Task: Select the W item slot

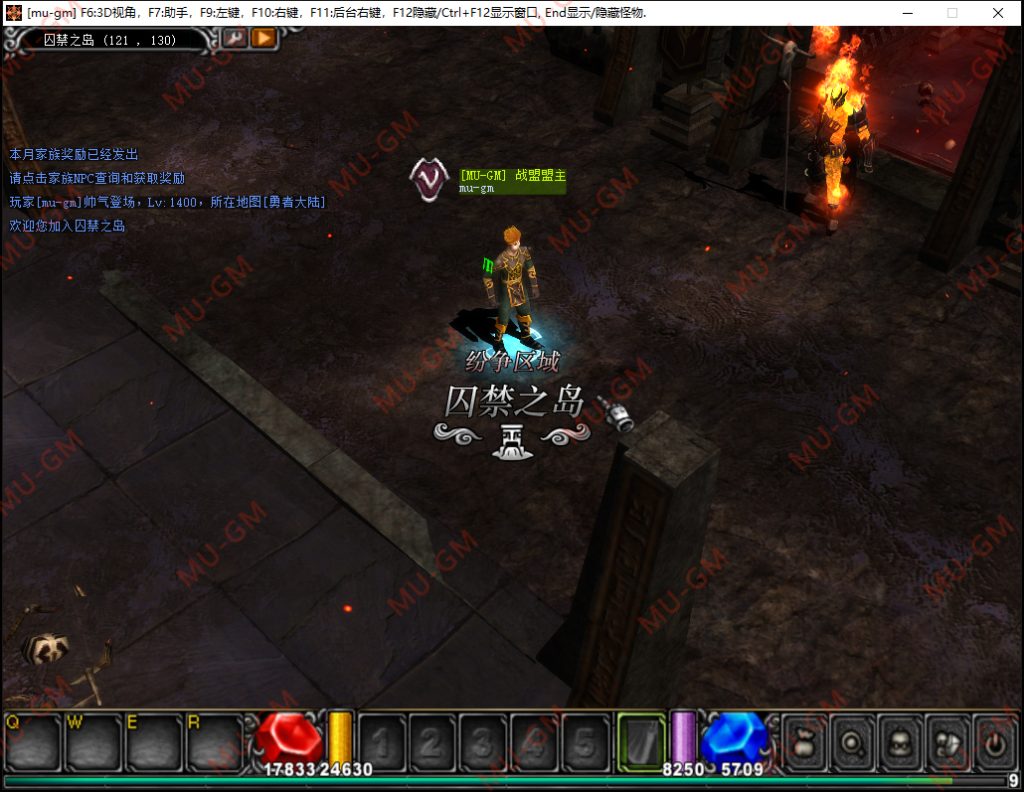Action: click(x=94, y=741)
